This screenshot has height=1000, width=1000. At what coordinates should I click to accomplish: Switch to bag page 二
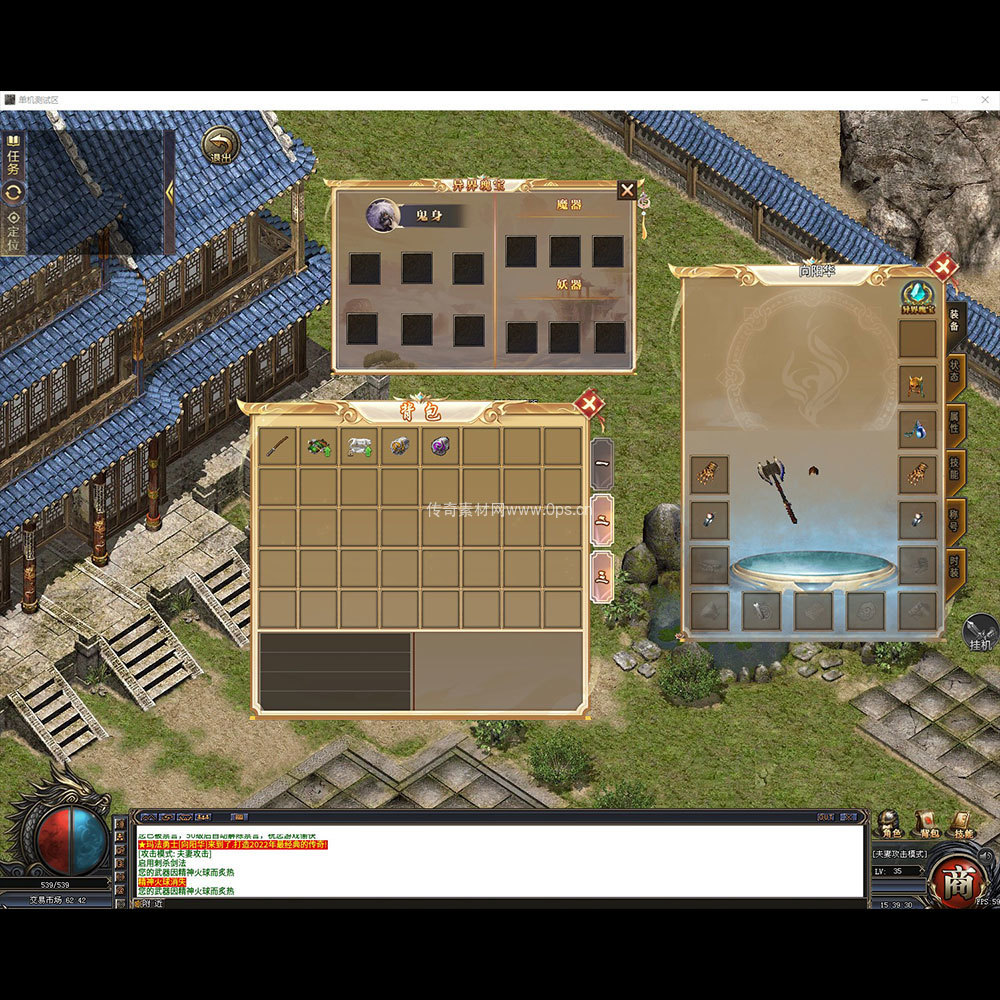602,520
